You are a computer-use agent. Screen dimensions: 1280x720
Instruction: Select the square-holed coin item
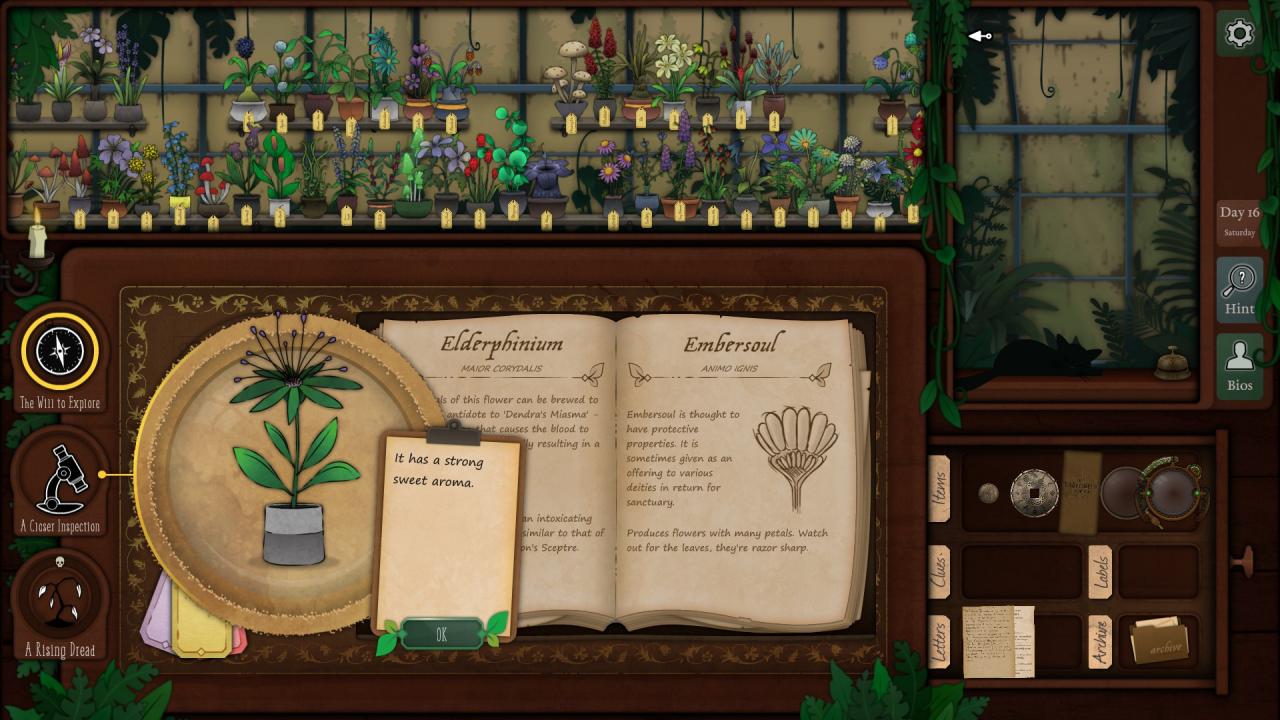[1033, 493]
